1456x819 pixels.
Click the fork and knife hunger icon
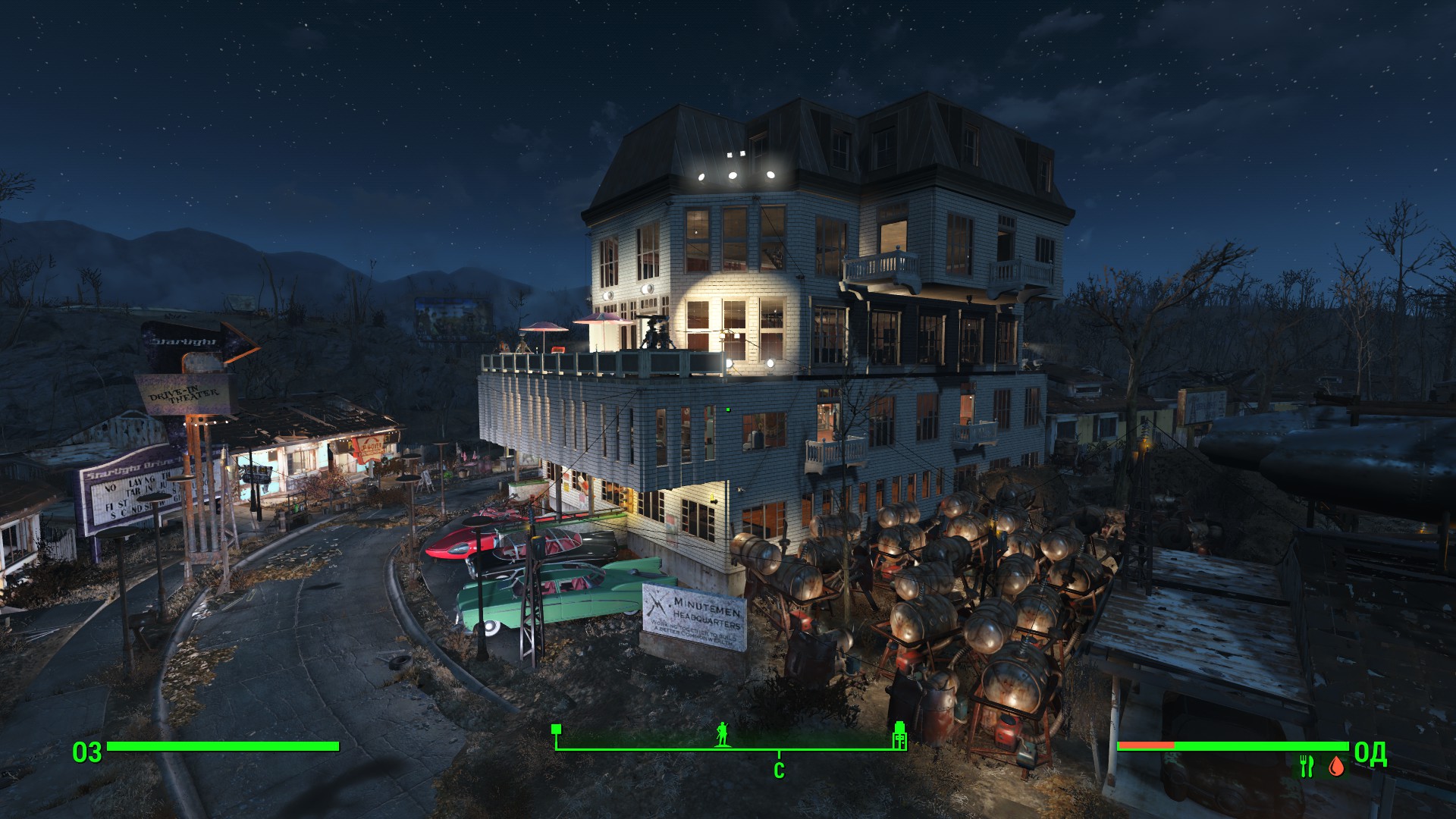tap(1306, 767)
